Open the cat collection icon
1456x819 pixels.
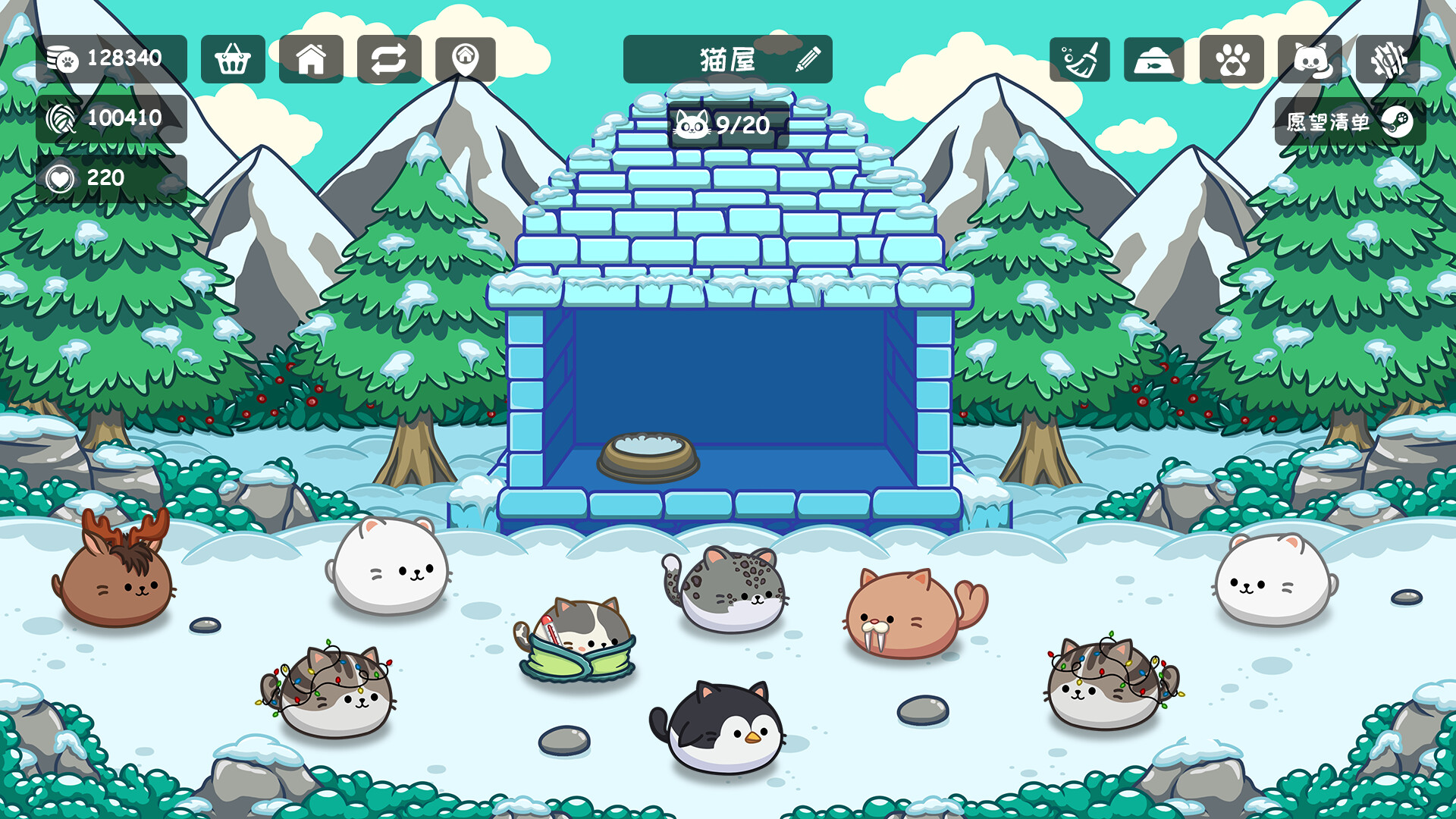[x=1310, y=60]
